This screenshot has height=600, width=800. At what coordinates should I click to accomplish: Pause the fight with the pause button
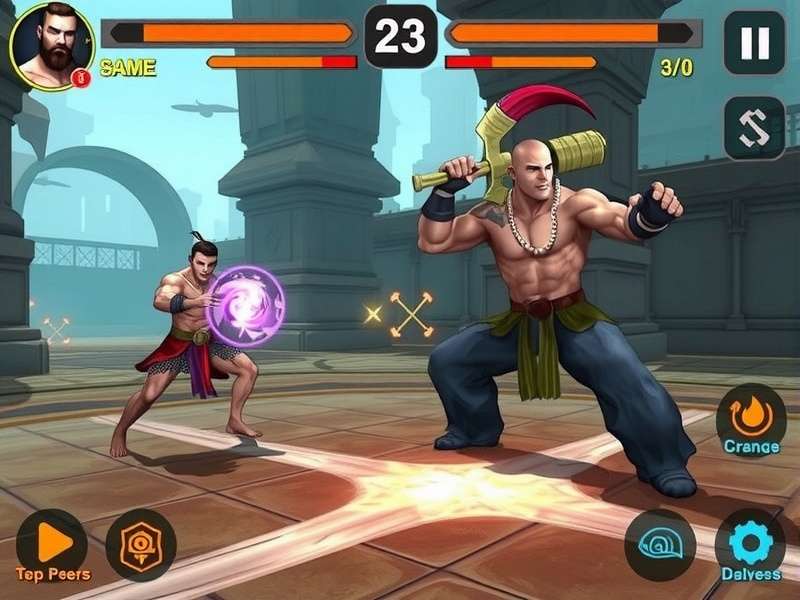tap(754, 43)
